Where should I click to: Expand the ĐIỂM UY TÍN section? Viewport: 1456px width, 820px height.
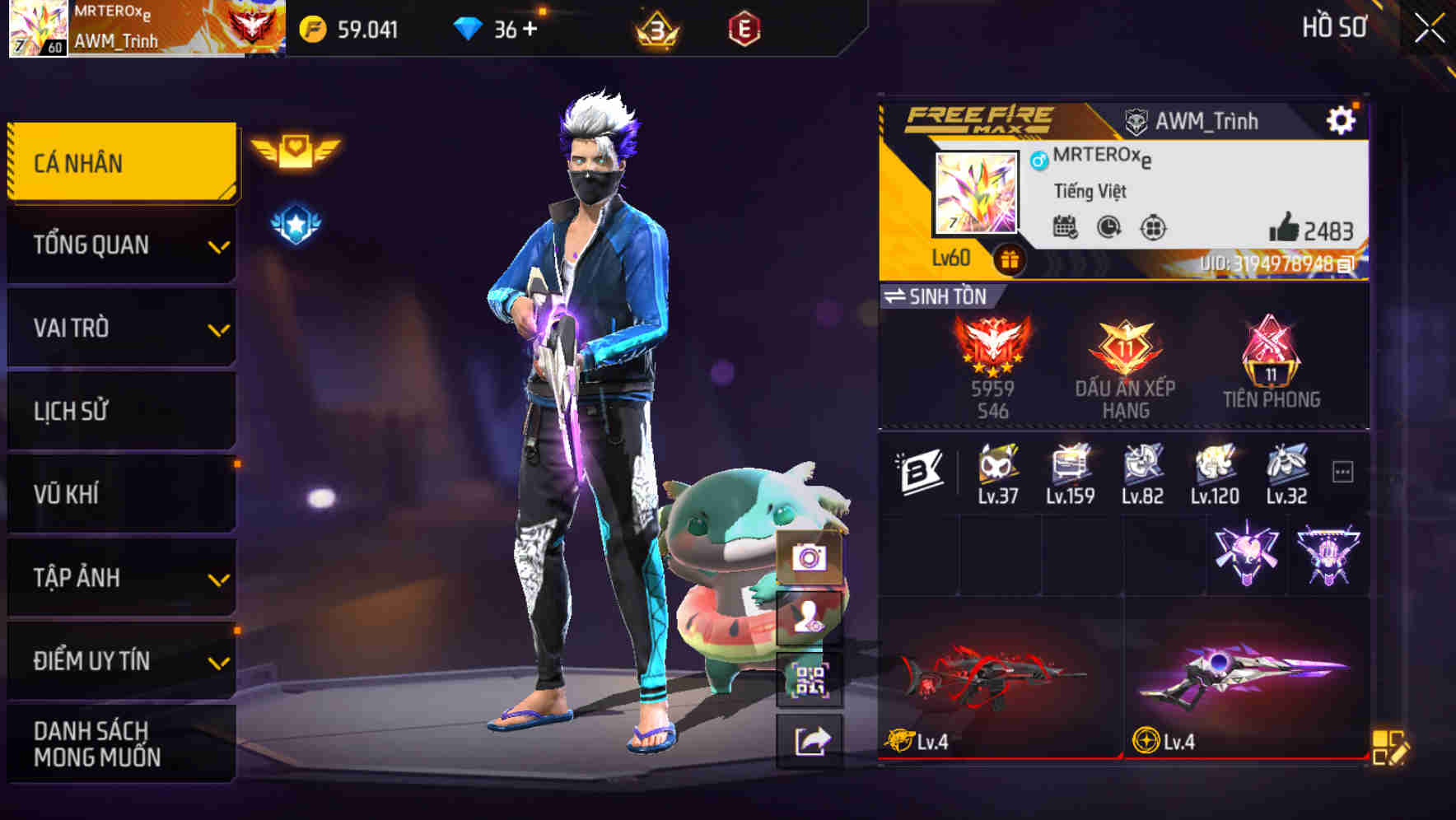pos(120,659)
